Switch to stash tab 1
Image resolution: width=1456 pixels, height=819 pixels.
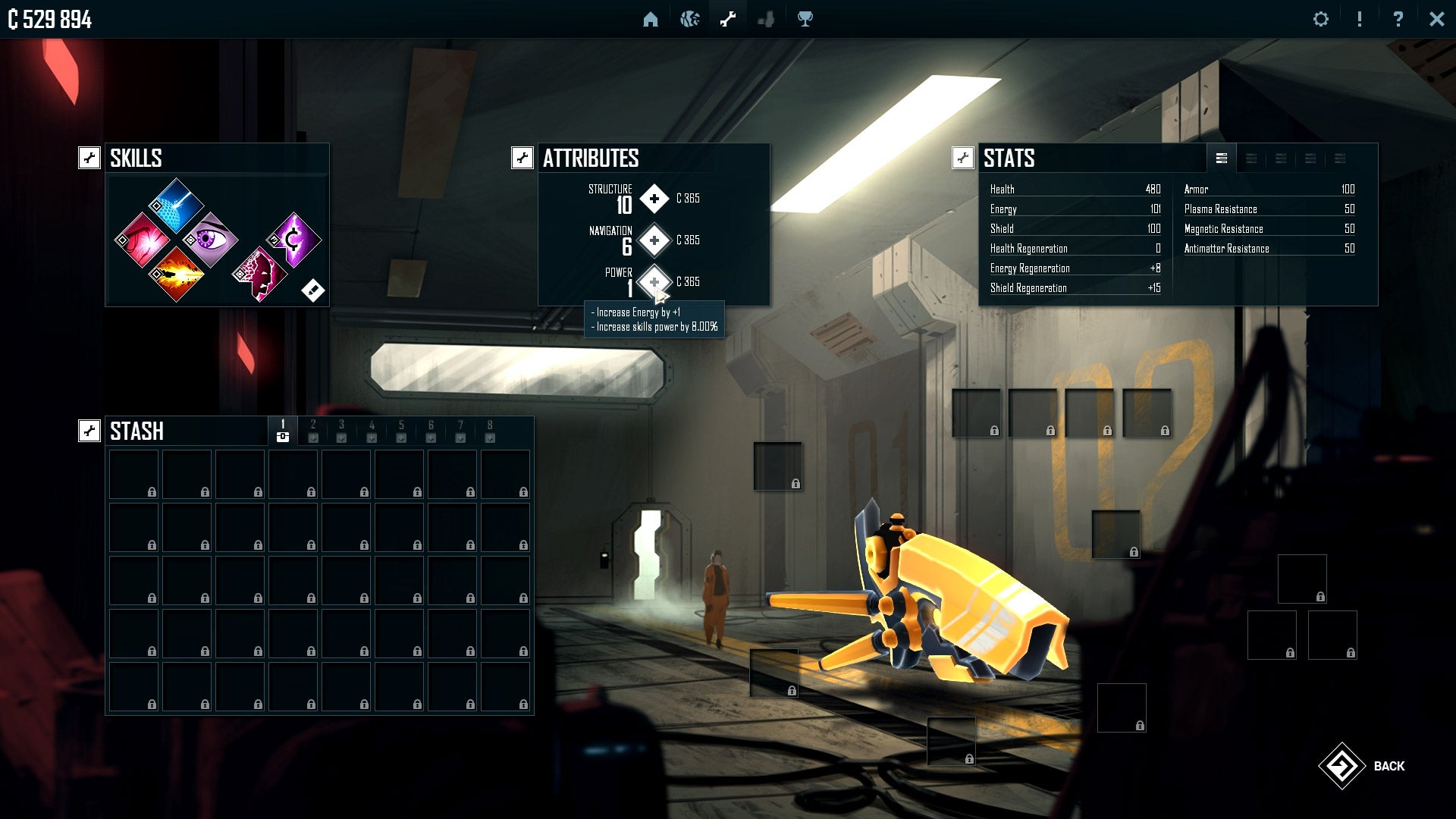point(283,430)
